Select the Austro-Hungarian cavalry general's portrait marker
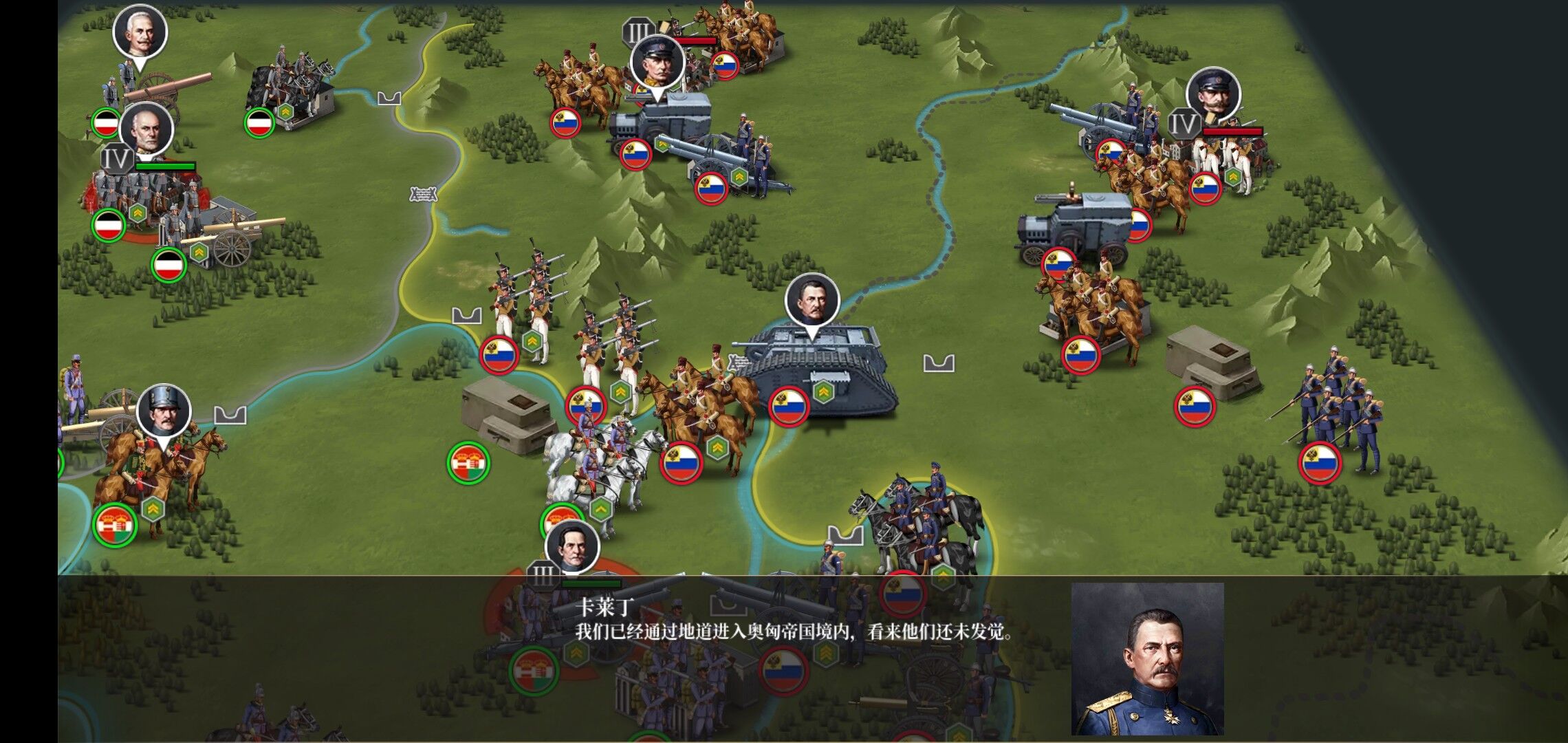1568x743 pixels. click(164, 411)
